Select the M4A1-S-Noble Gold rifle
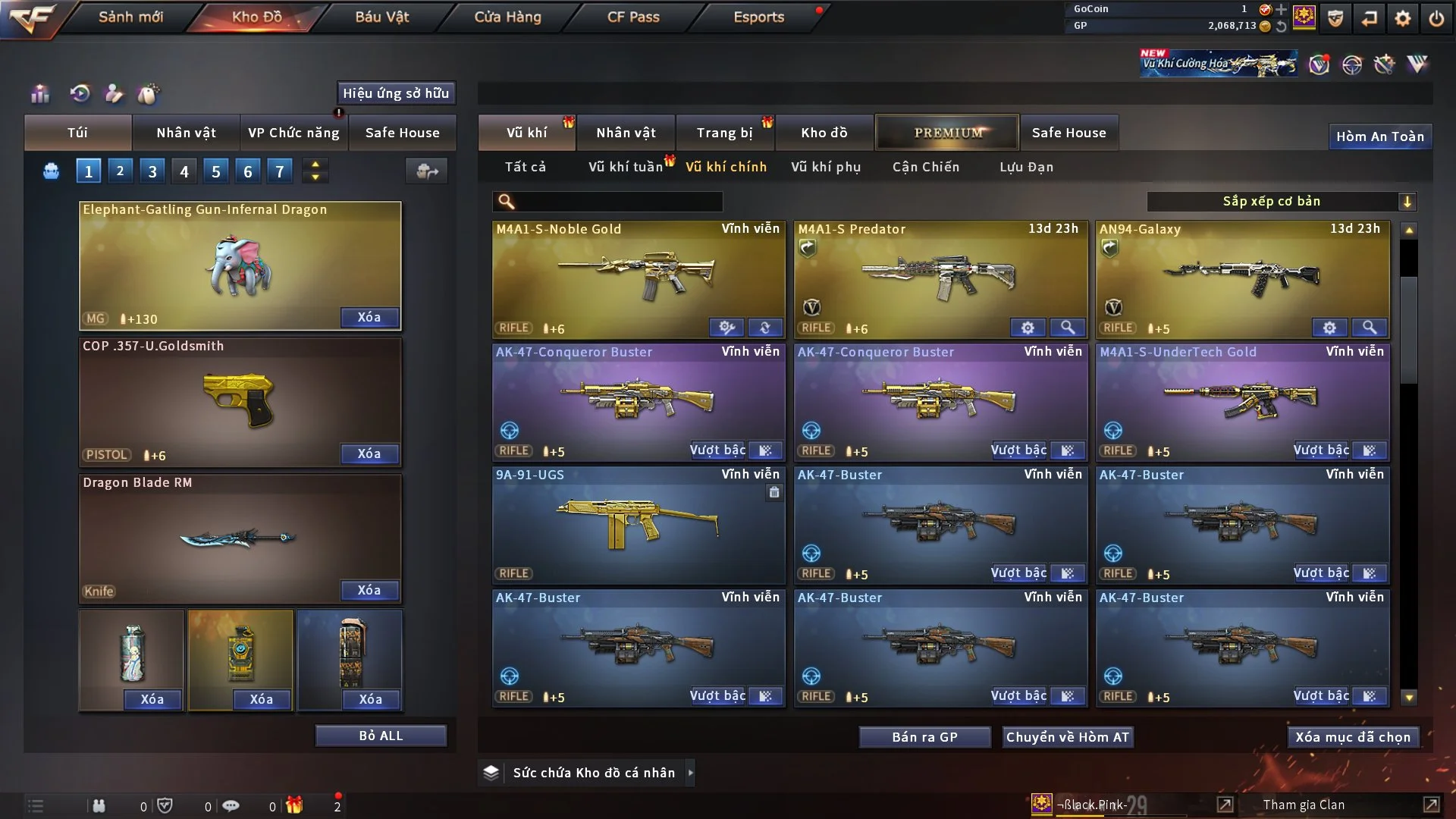1456x819 pixels. pos(638,278)
